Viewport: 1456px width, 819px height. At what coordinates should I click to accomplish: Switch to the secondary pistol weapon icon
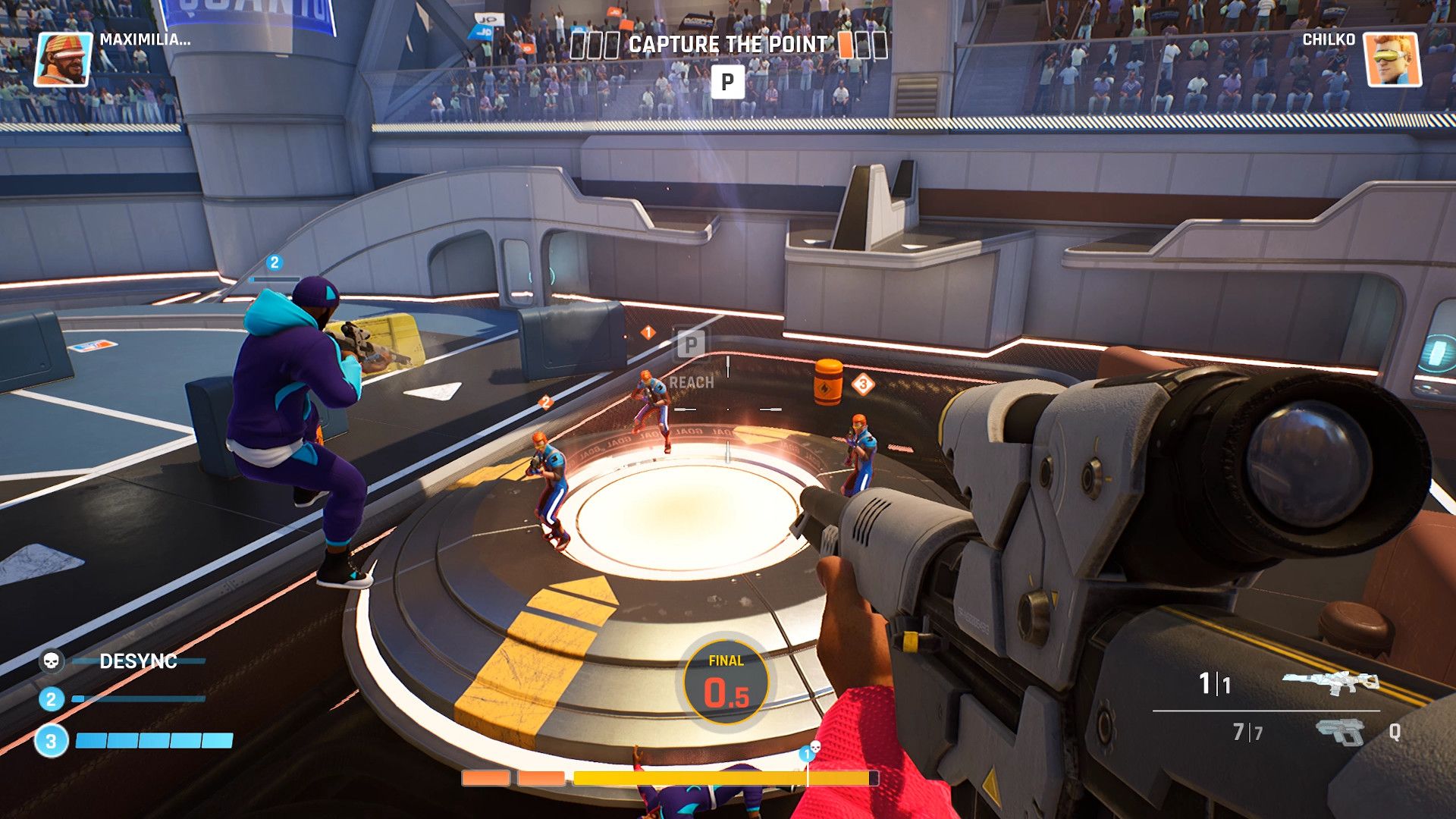pyautogui.click(x=1340, y=732)
